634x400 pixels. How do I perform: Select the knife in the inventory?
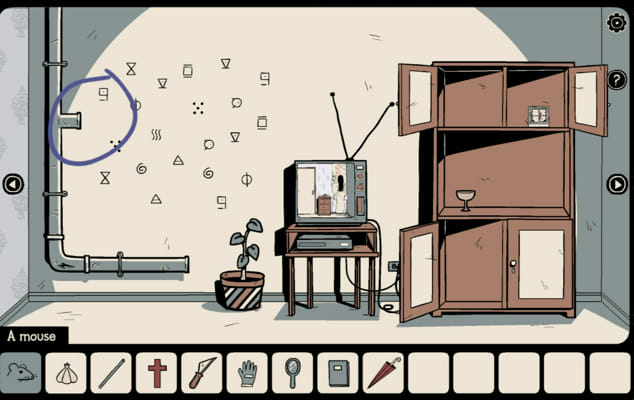click(x=201, y=373)
